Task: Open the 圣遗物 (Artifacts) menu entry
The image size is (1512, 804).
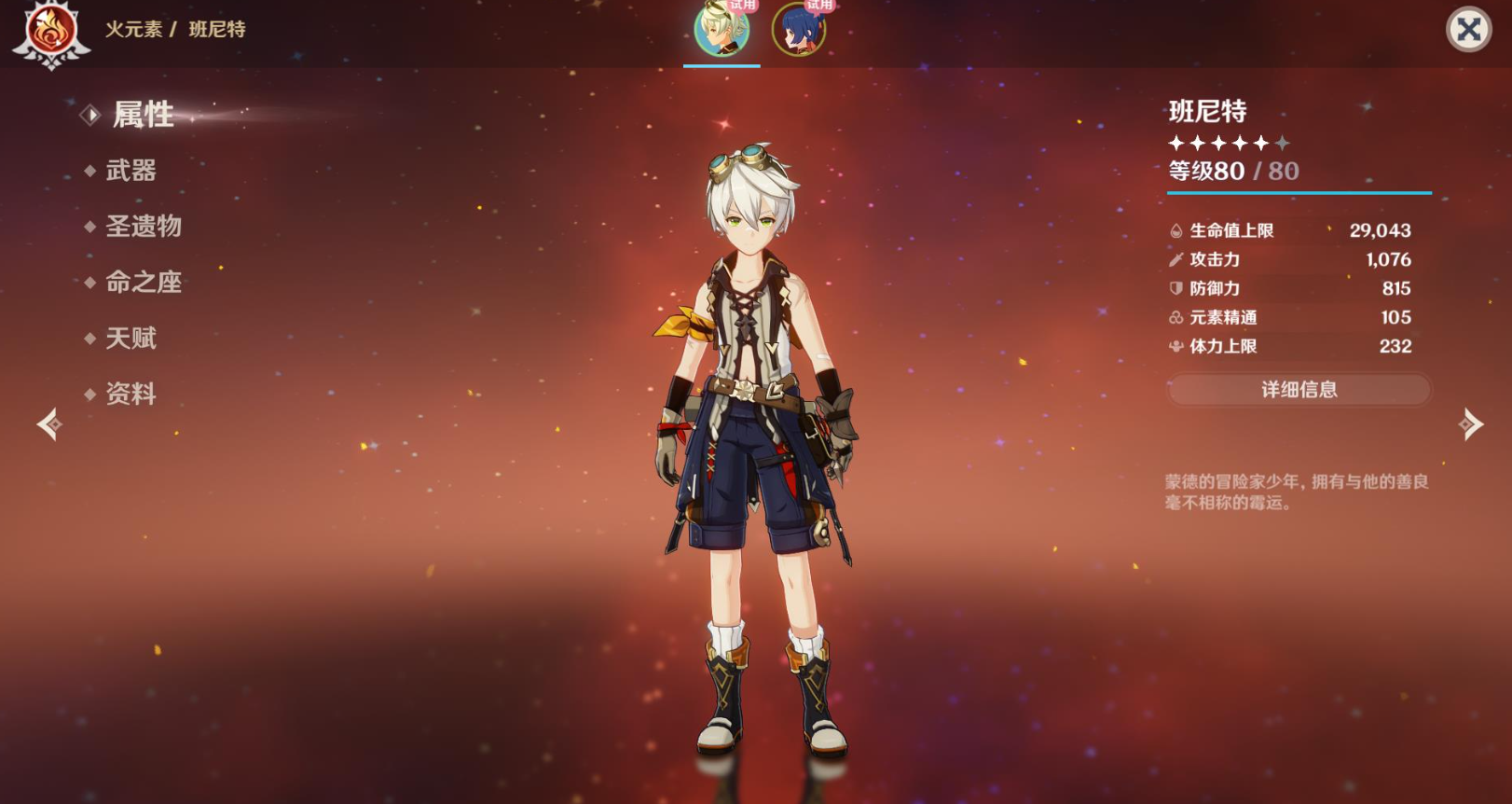Action: 143,227
